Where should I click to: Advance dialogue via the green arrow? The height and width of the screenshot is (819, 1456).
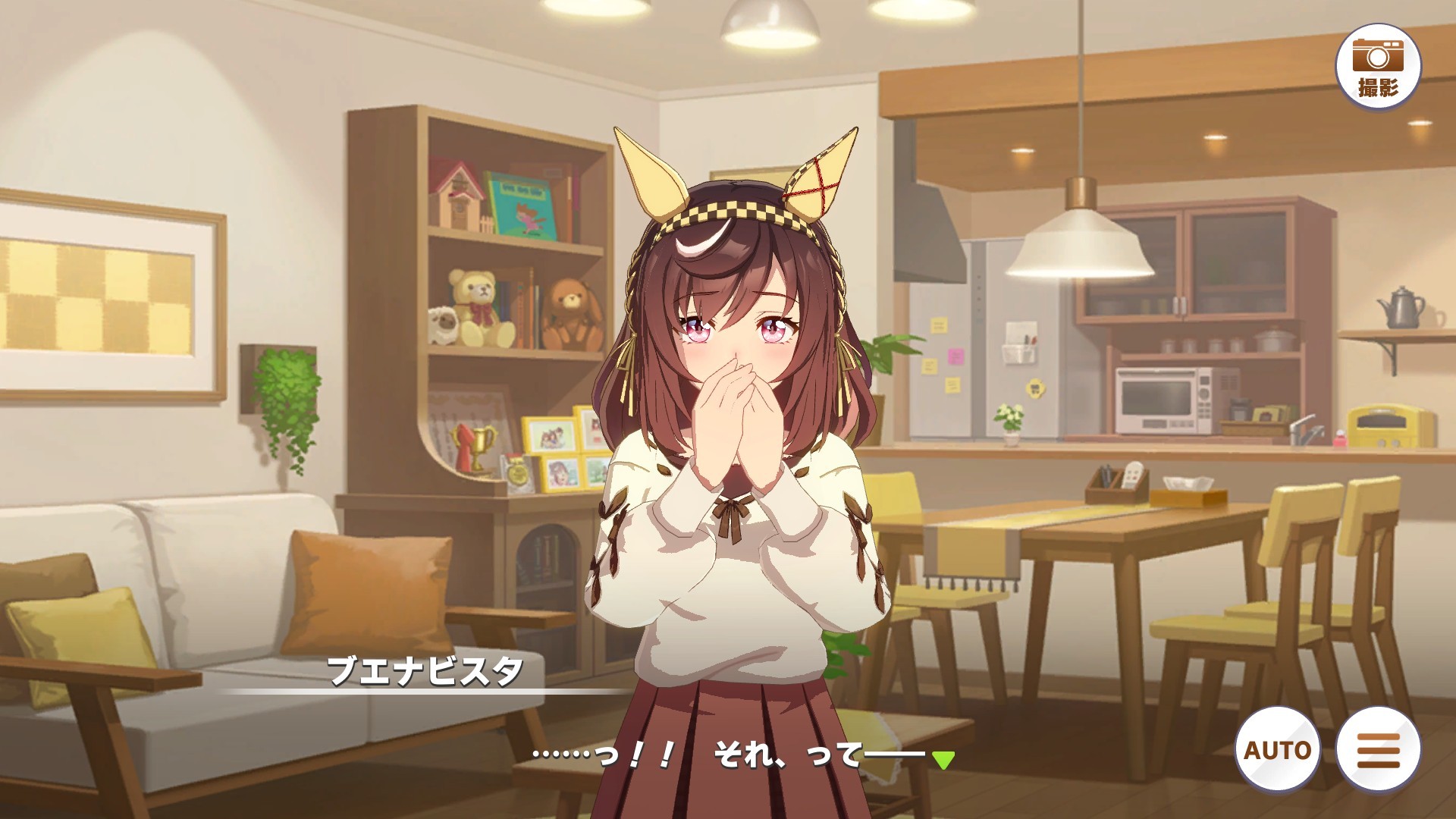tap(943, 759)
